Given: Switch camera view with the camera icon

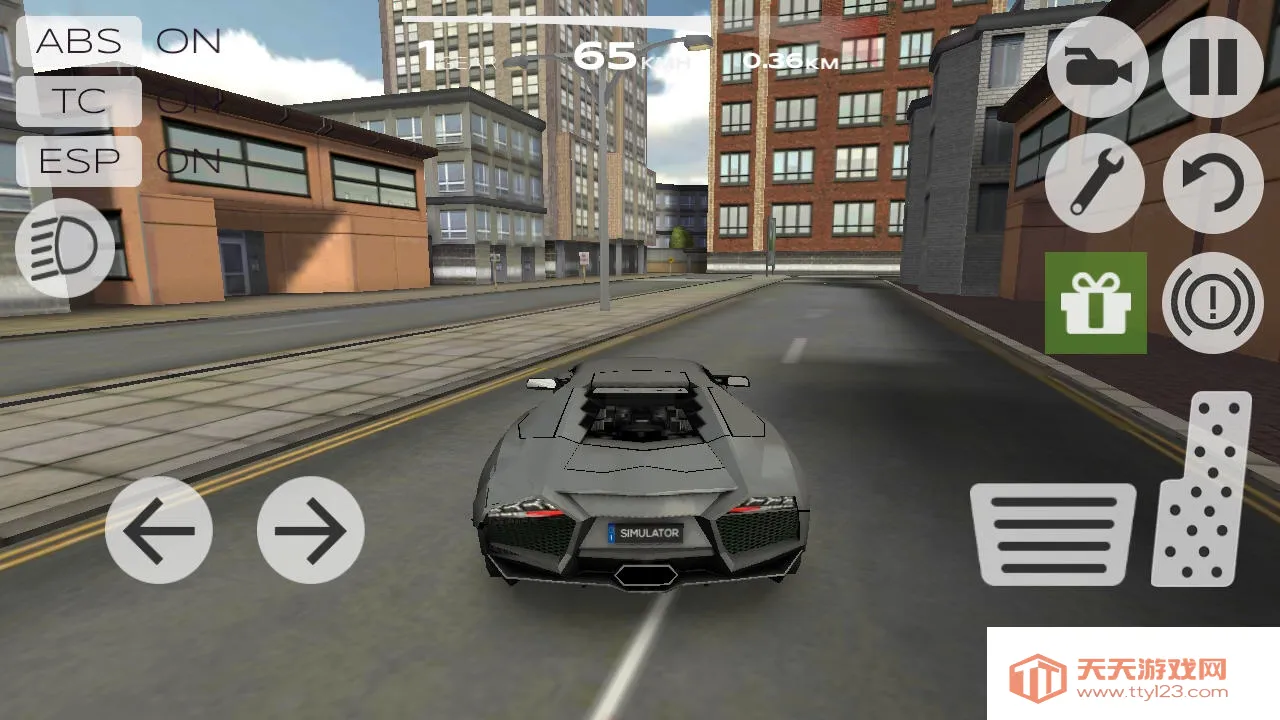Looking at the screenshot, I should tap(1096, 70).
